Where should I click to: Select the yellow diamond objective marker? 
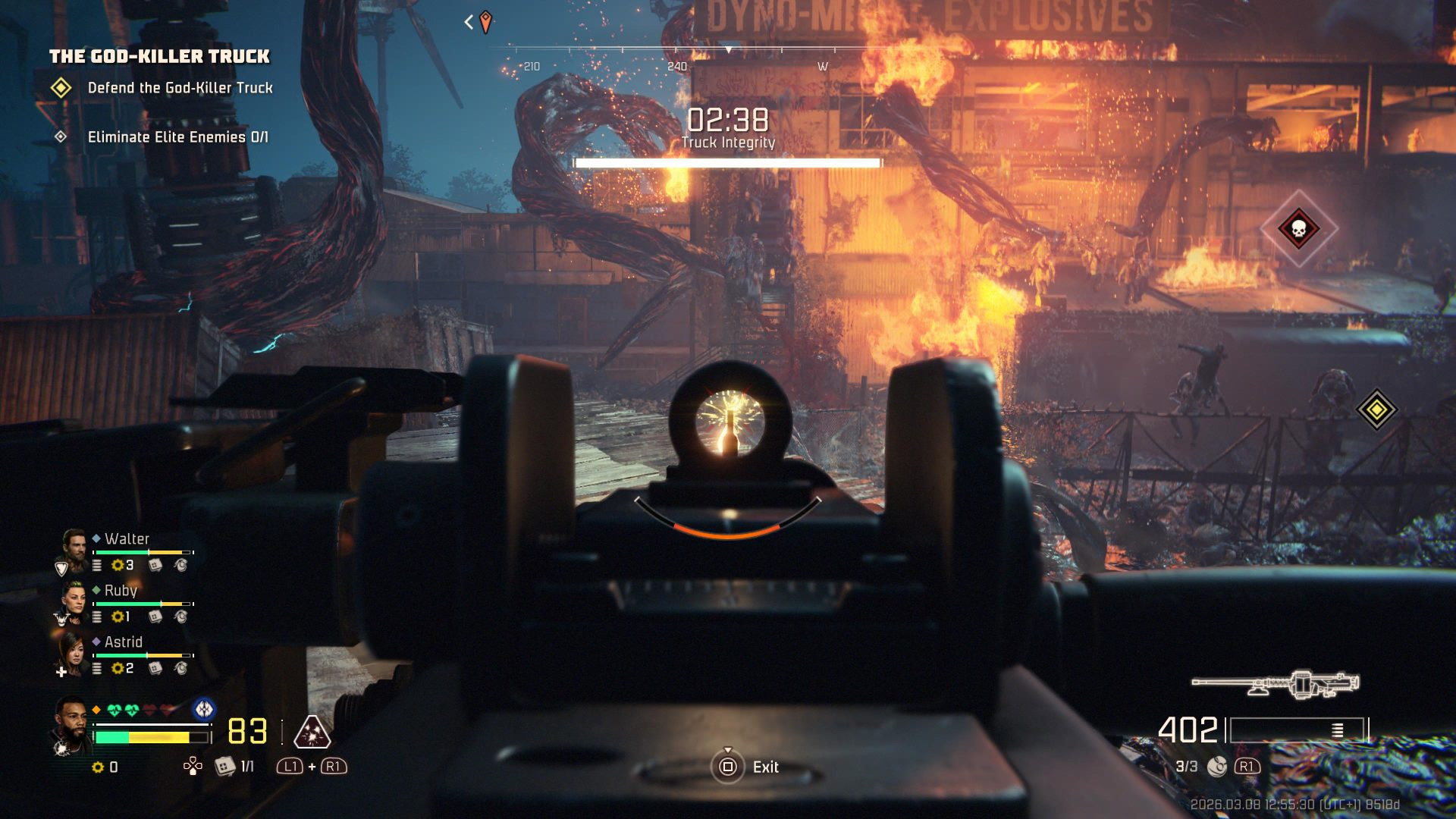point(1376,409)
